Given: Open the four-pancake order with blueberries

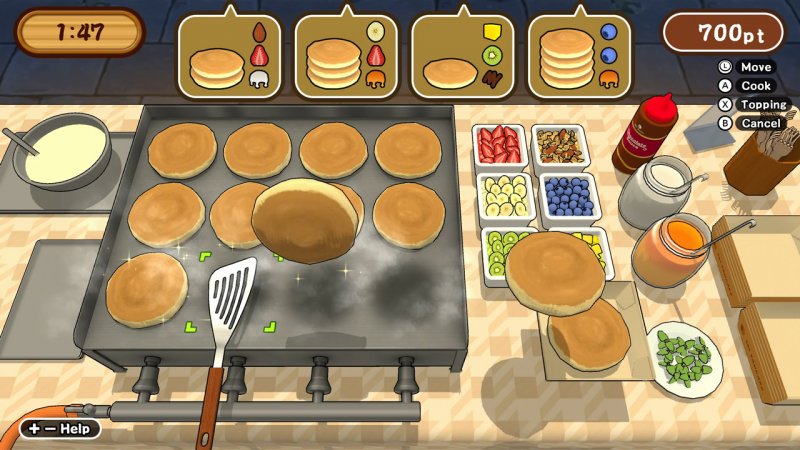Looking at the screenshot, I should coord(578,58).
